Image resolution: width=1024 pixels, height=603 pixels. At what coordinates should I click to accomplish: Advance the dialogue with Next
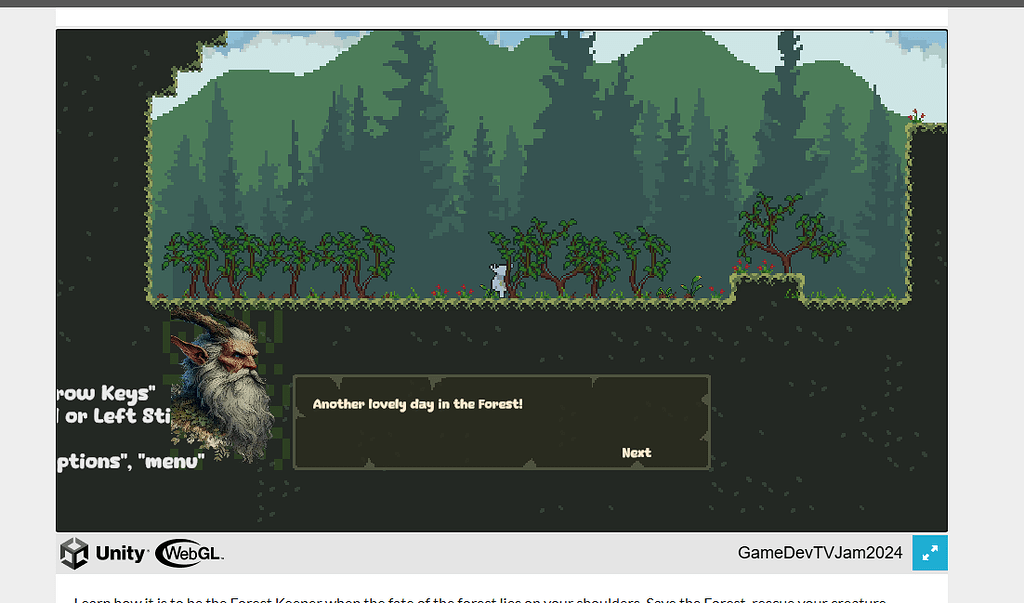click(636, 453)
